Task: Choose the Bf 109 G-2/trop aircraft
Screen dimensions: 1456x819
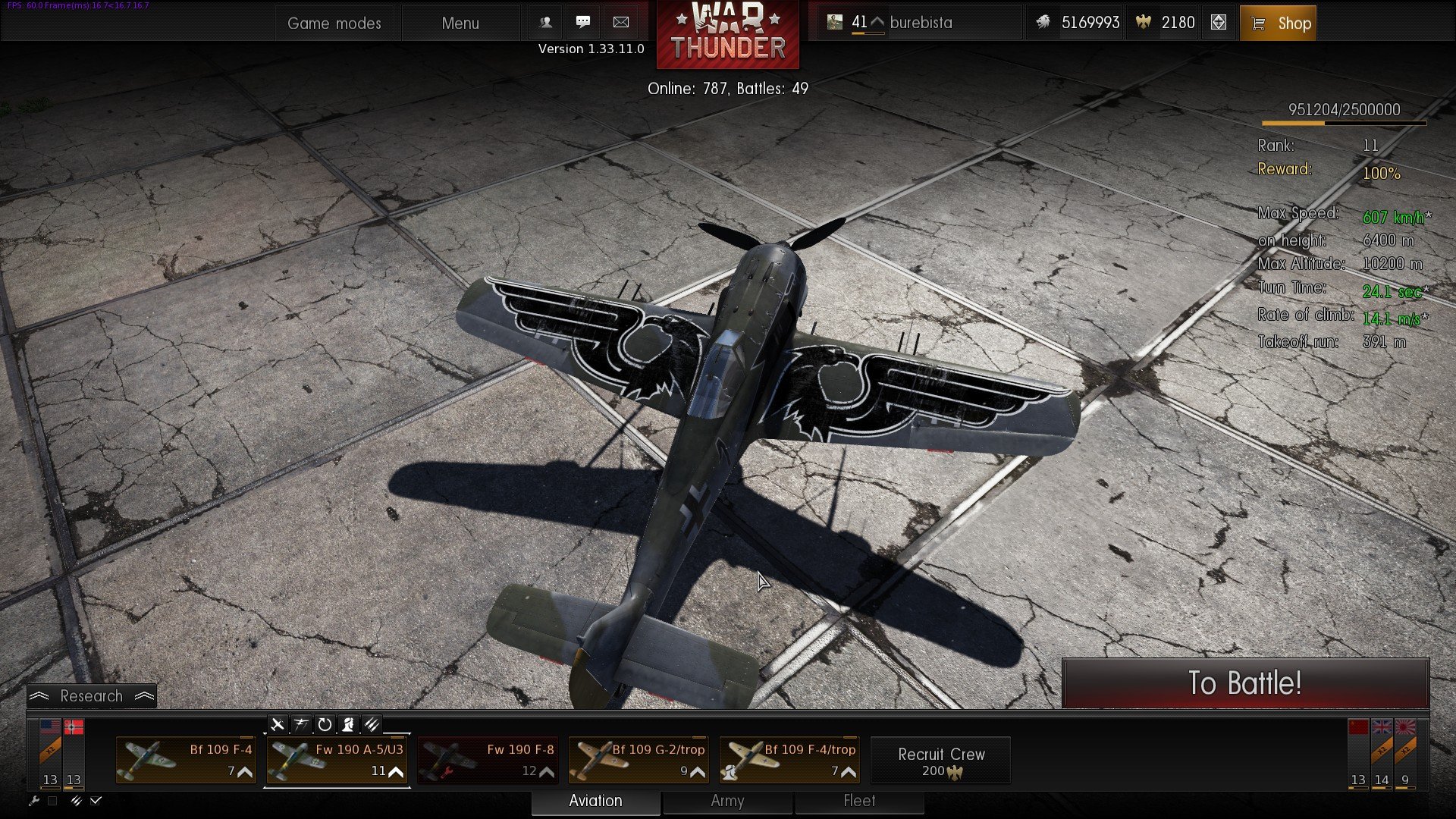Action: coord(639,760)
